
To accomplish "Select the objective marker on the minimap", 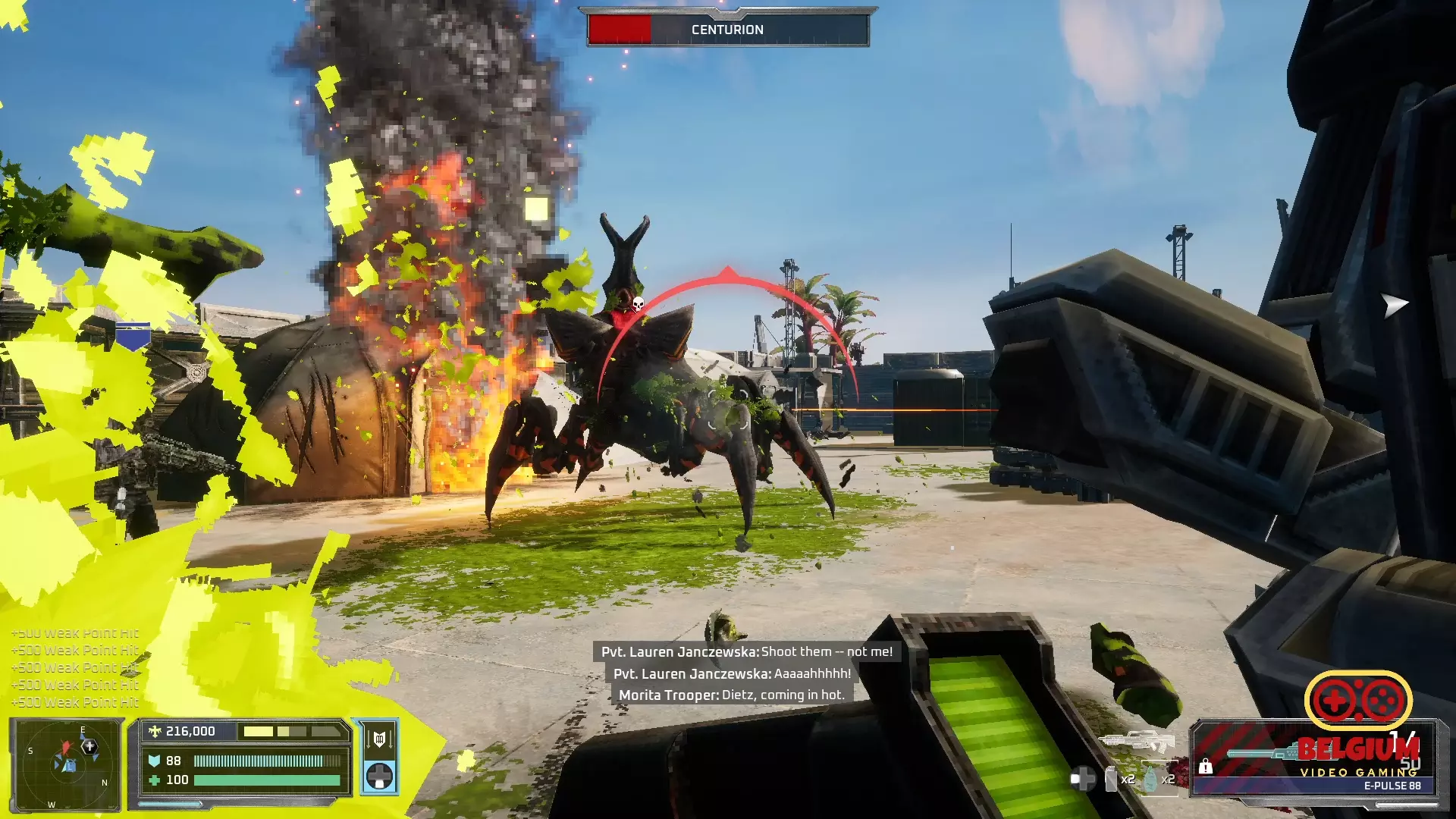I will (89, 747).
